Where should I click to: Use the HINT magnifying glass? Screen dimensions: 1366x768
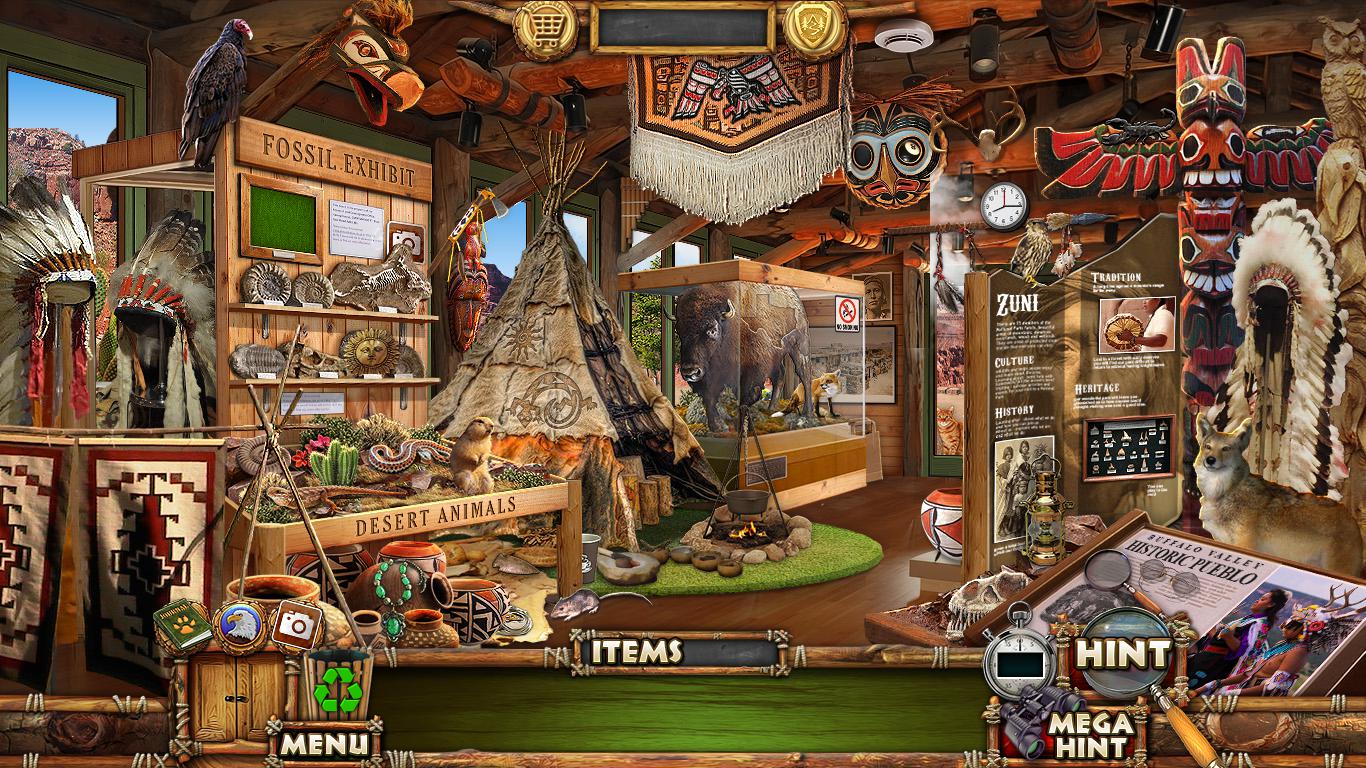pyautogui.click(x=1122, y=655)
